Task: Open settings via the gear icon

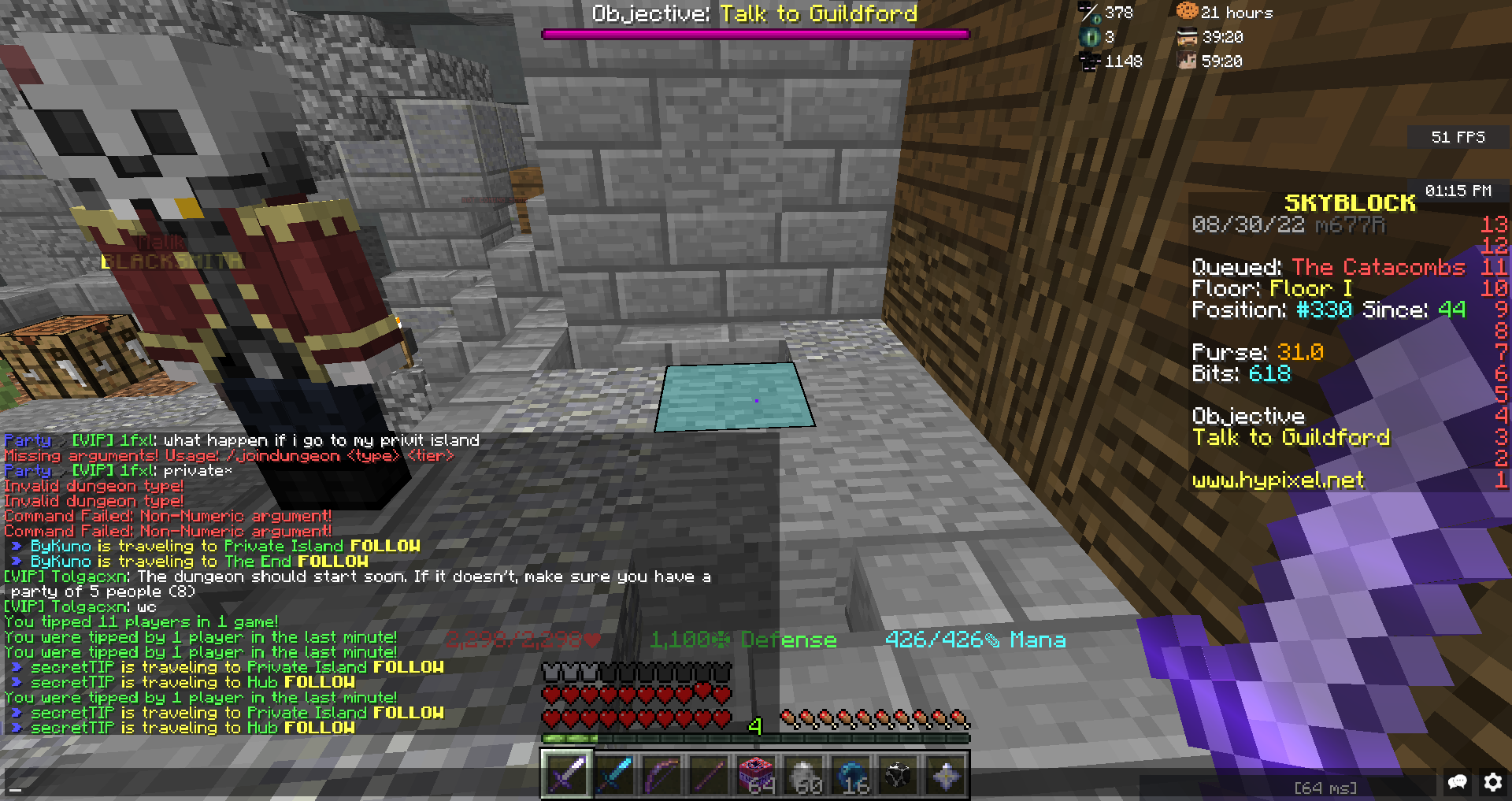Action: click(1493, 782)
